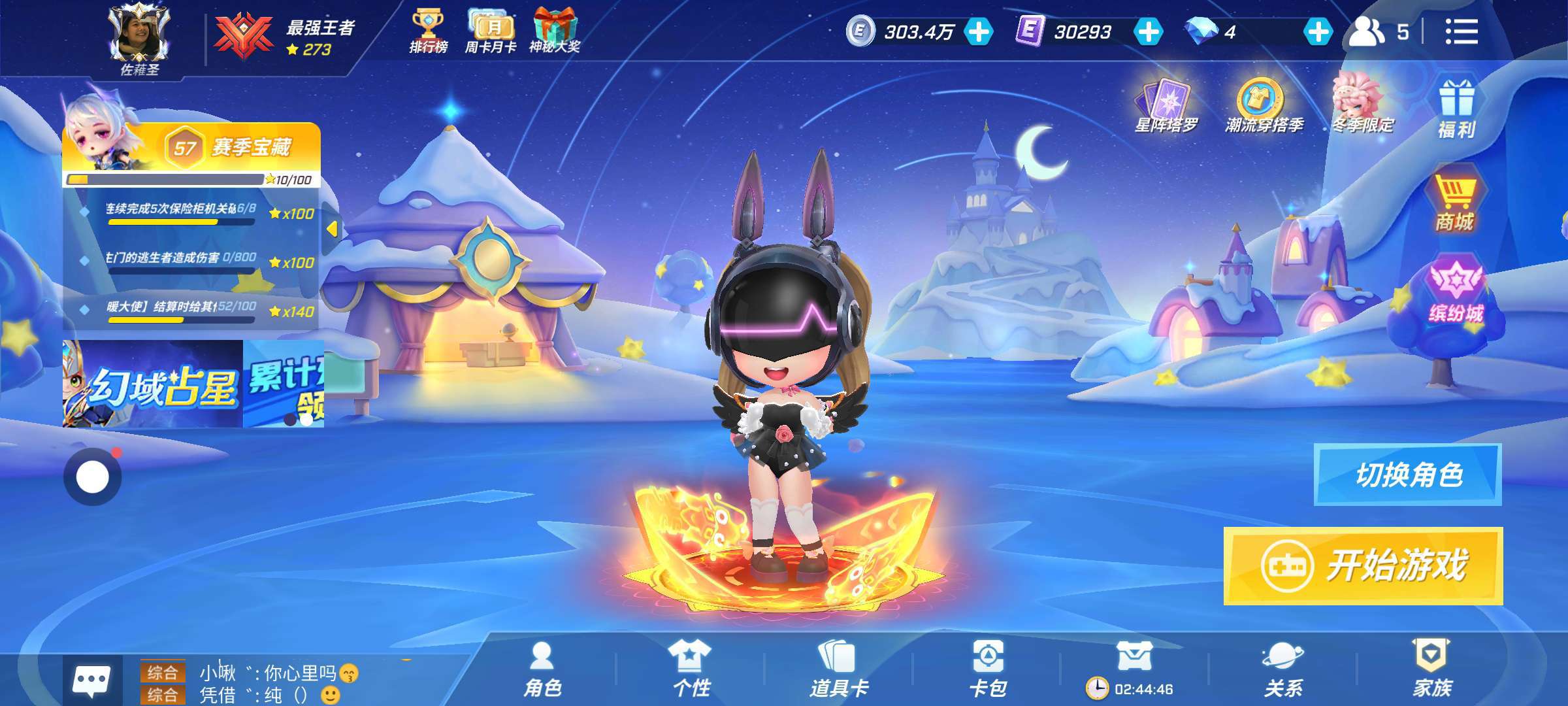Open the 星阵塔罗 tarot event
The width and height of the screenshot is (1568, 706).
(x=1167, y=106)
